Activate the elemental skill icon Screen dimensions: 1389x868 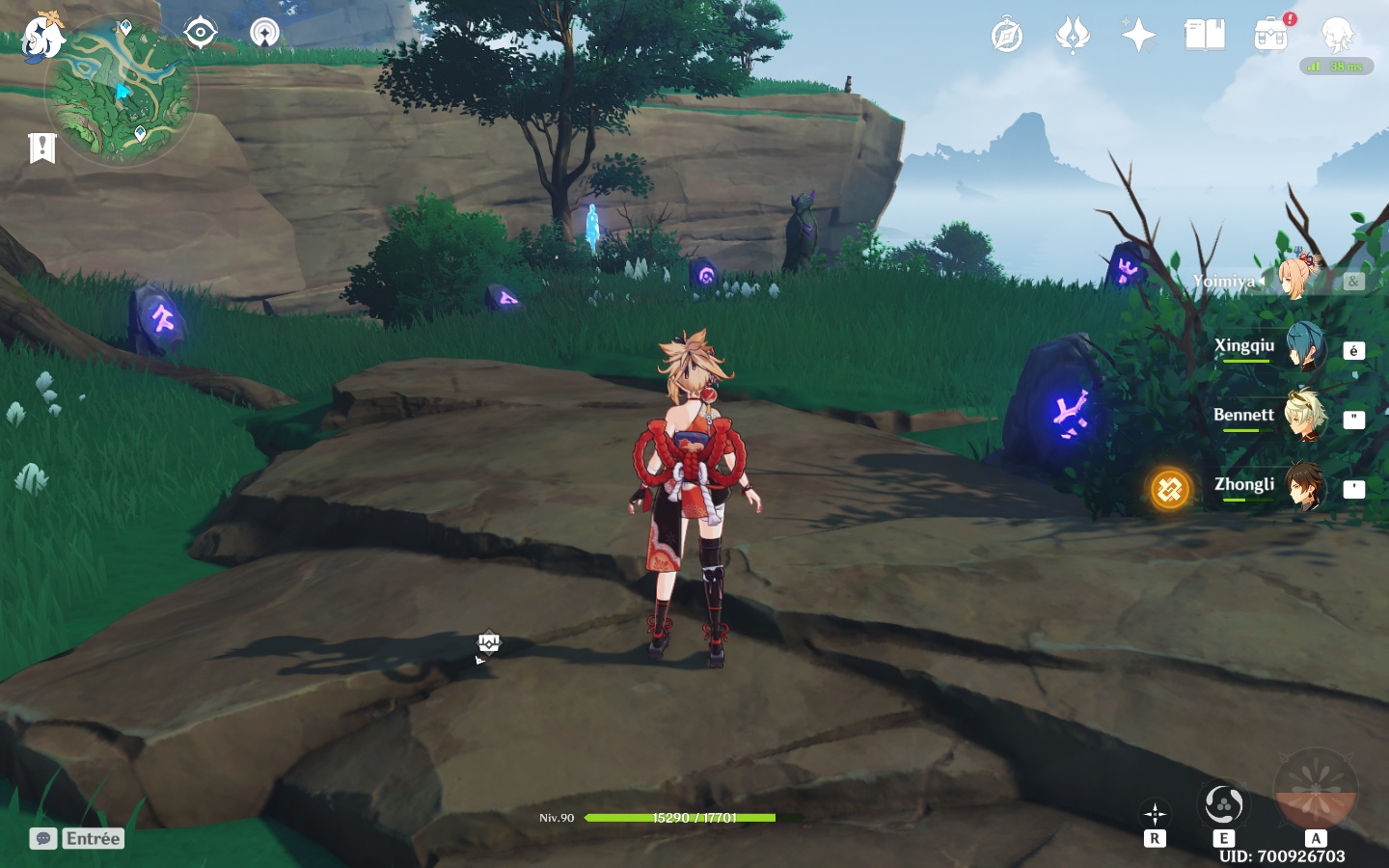(x=1223, y=804)
